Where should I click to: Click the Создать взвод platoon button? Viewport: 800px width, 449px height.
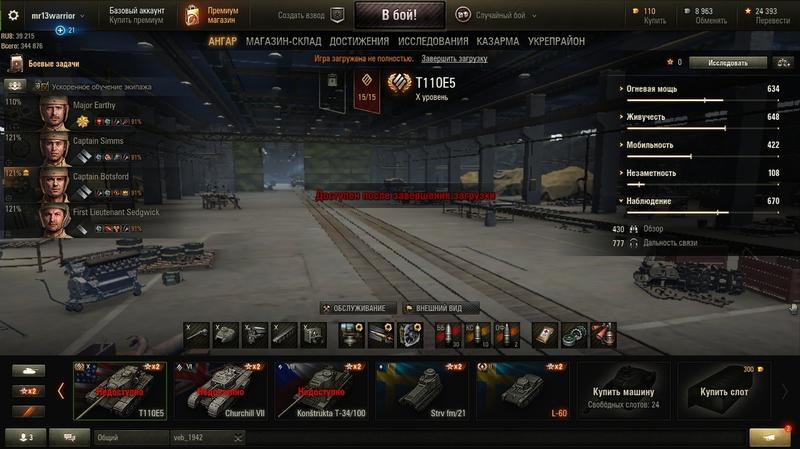[x=311, y=15]
